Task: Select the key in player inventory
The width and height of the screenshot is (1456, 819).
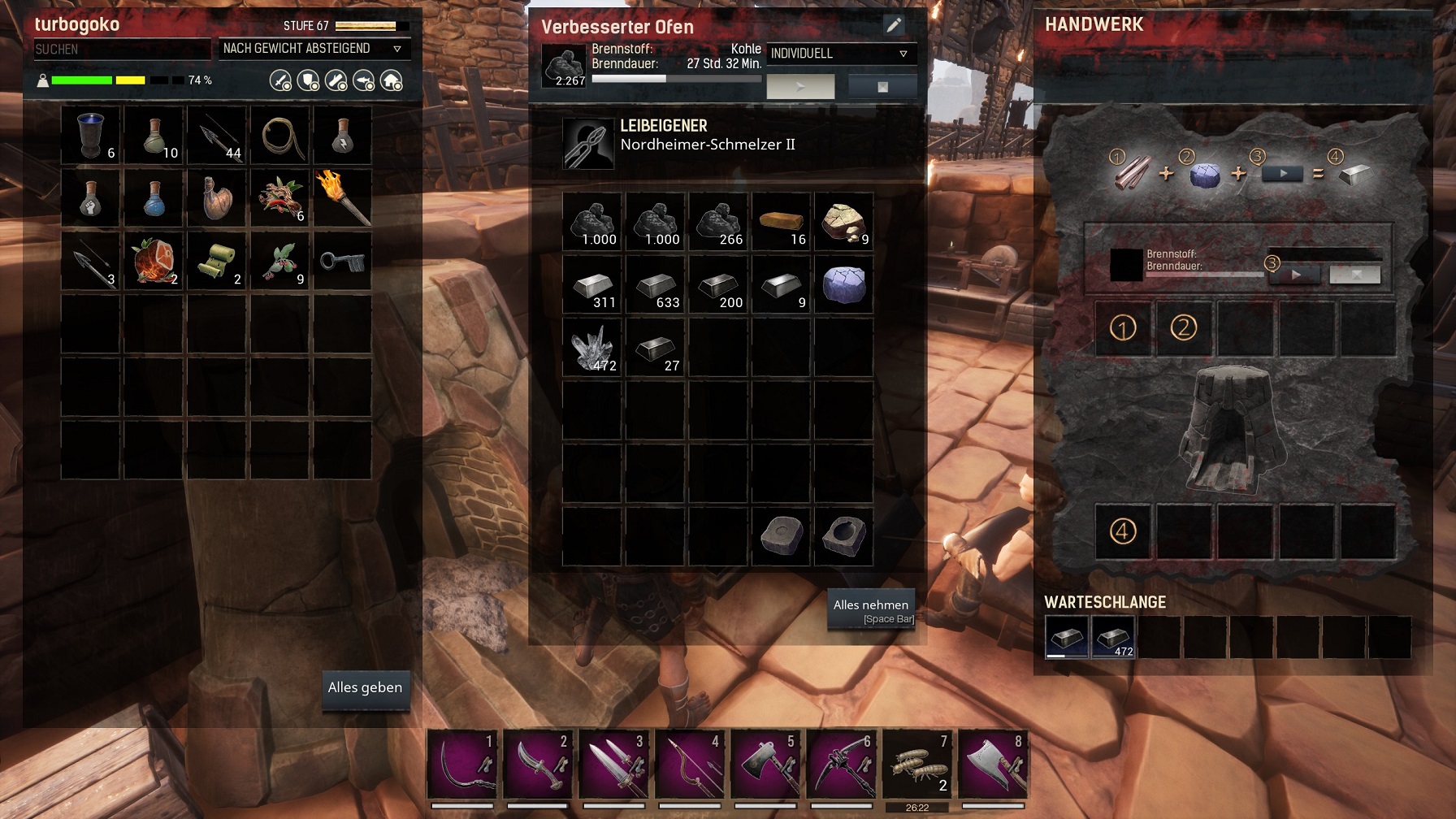Action: [x=343, y=262]
